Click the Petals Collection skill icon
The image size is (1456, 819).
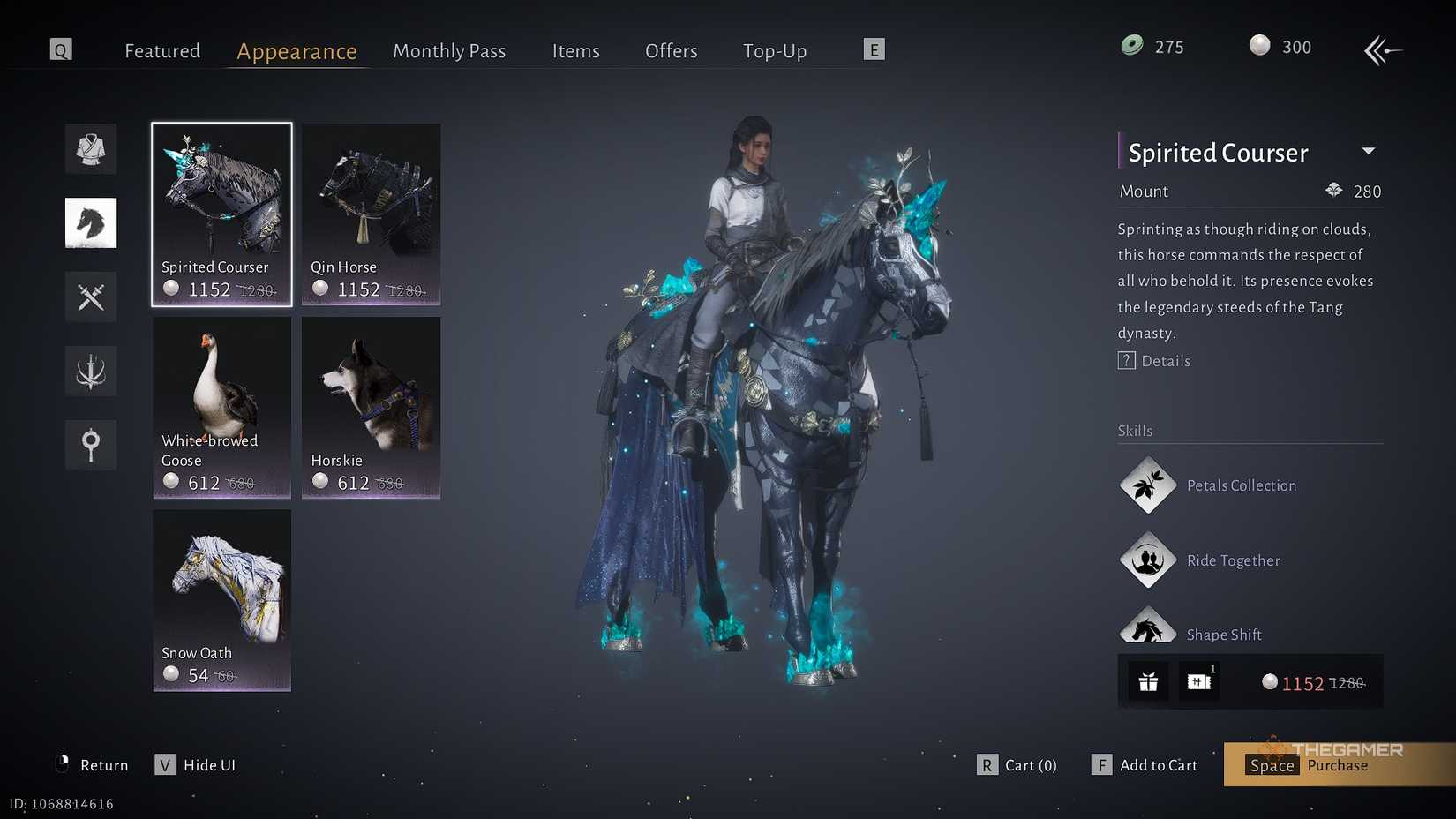pos(1147,485)
